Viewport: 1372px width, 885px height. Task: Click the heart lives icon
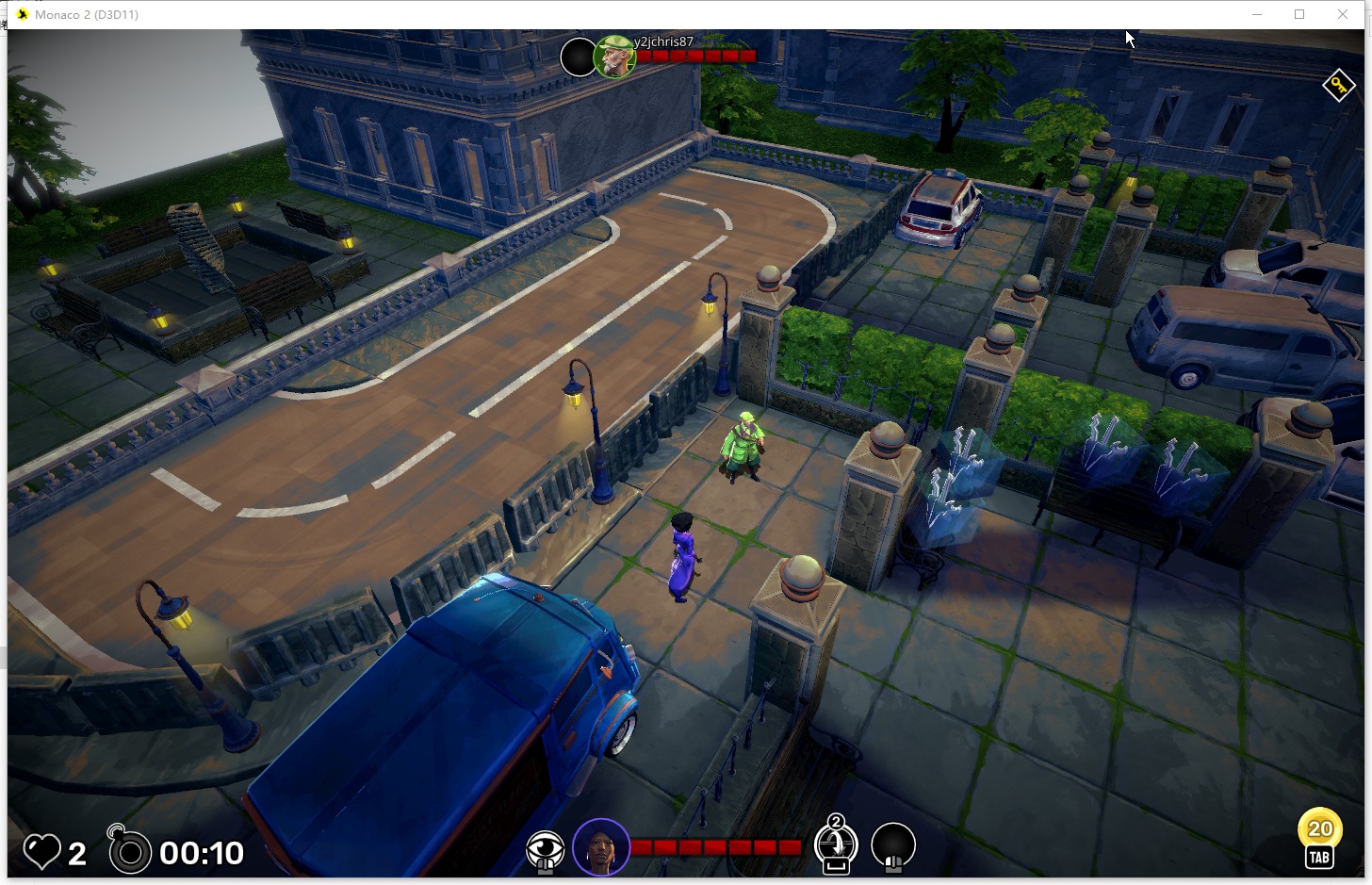[41, 852]
